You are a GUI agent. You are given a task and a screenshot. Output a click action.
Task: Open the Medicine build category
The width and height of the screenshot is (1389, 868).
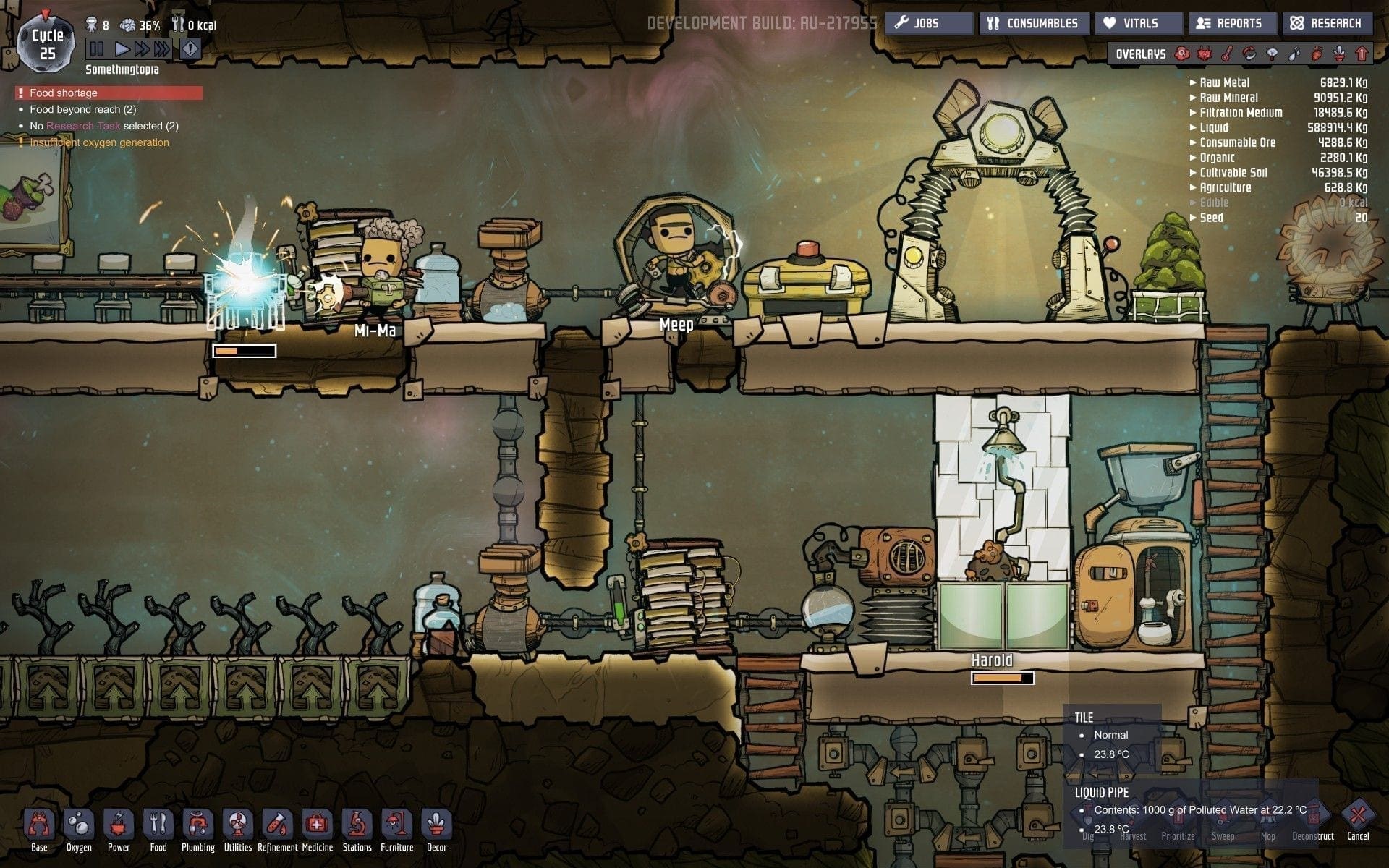pyautogui.click(x=317, y=829)
